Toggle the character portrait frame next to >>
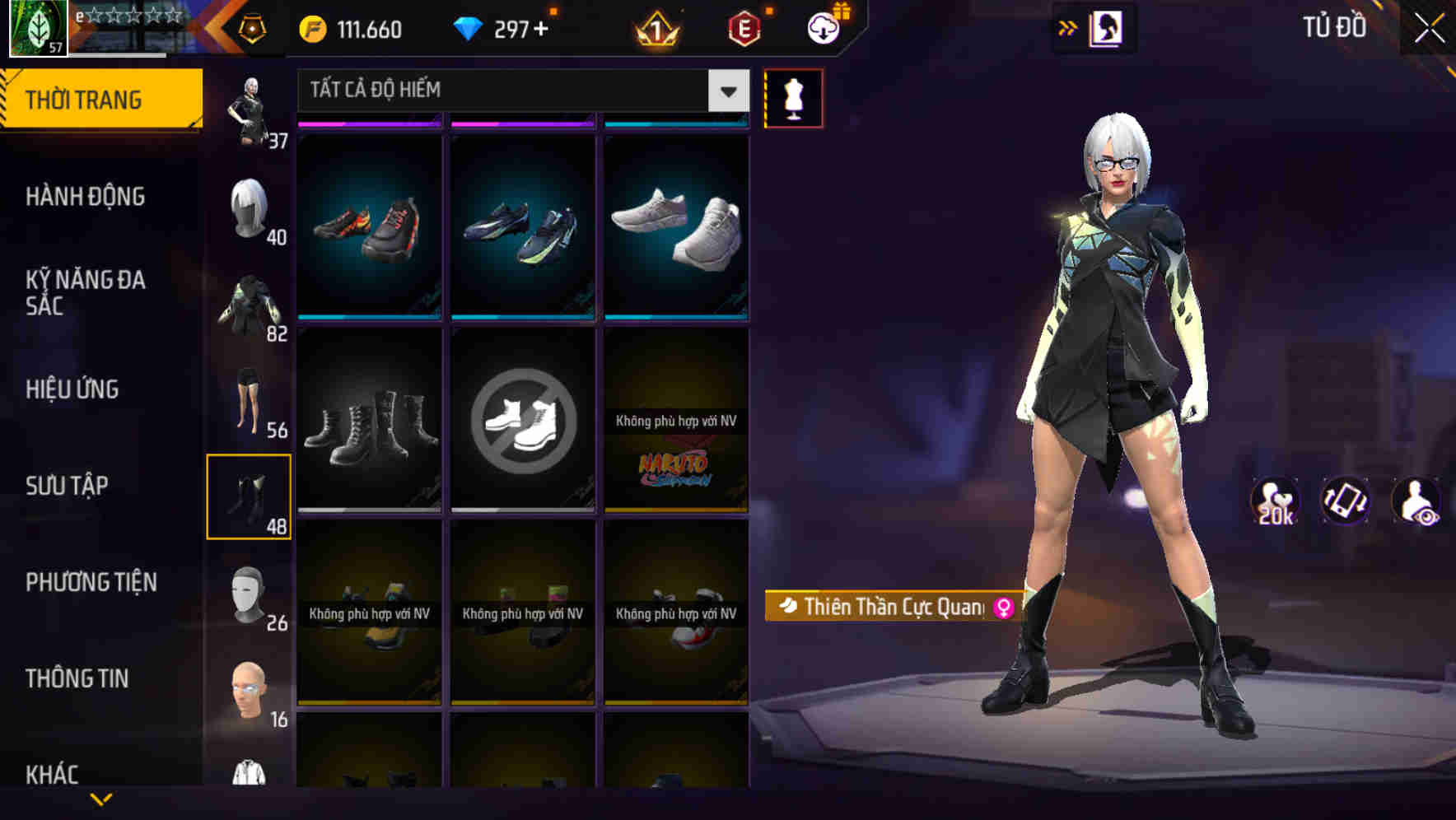Viewport: 1456px width, 820px height. [1107, 27]
